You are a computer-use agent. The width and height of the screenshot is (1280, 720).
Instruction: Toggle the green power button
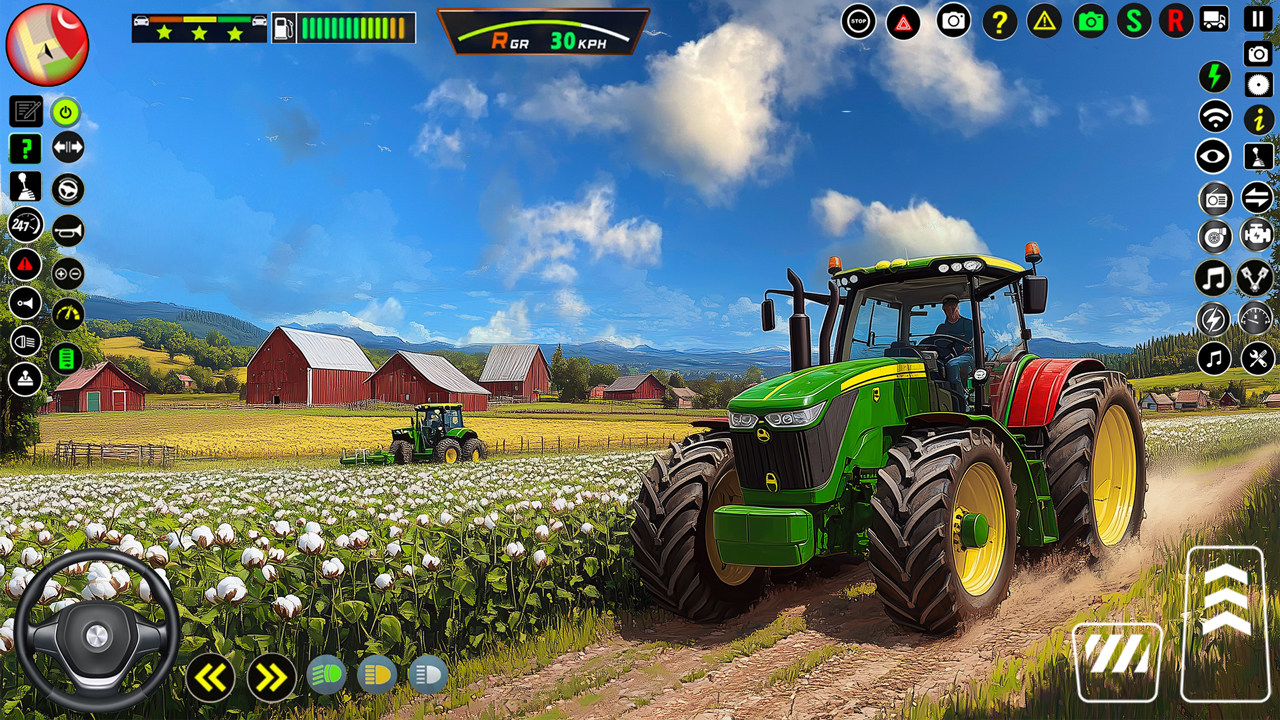coord(65,110)
